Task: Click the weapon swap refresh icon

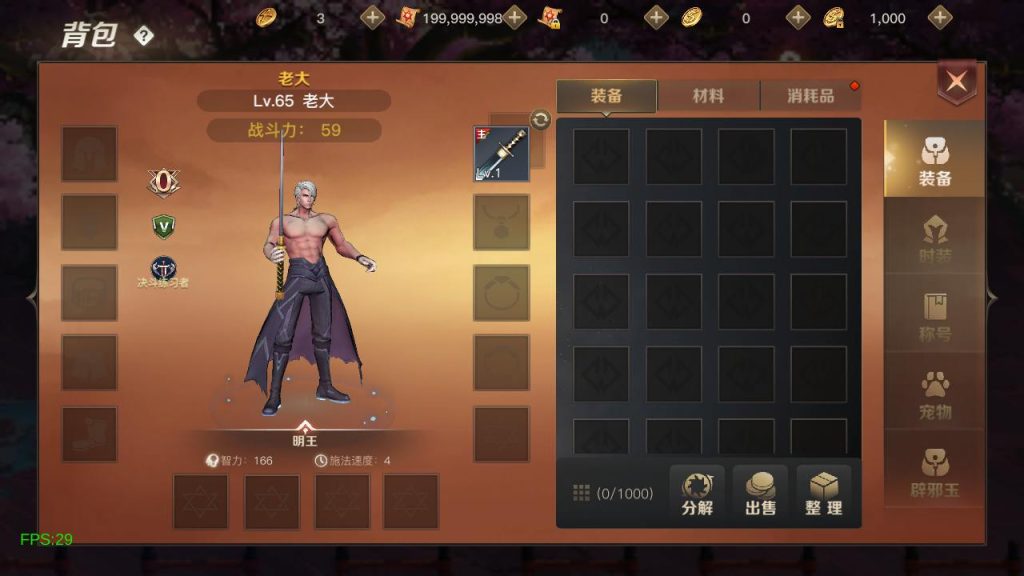Action: tap(540, 120)
